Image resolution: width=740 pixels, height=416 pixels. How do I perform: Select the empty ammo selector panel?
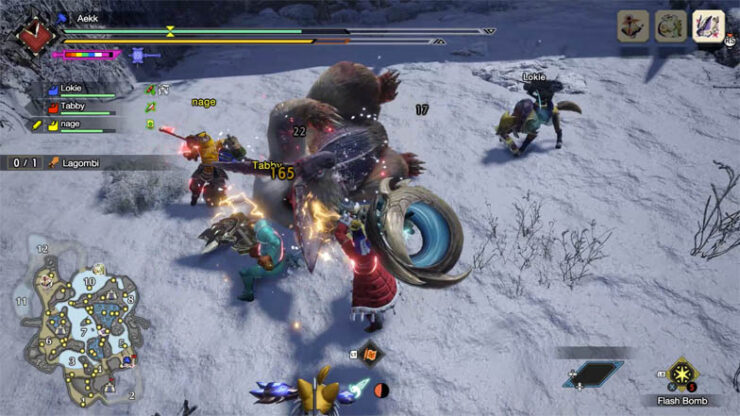tap(592, 374)
